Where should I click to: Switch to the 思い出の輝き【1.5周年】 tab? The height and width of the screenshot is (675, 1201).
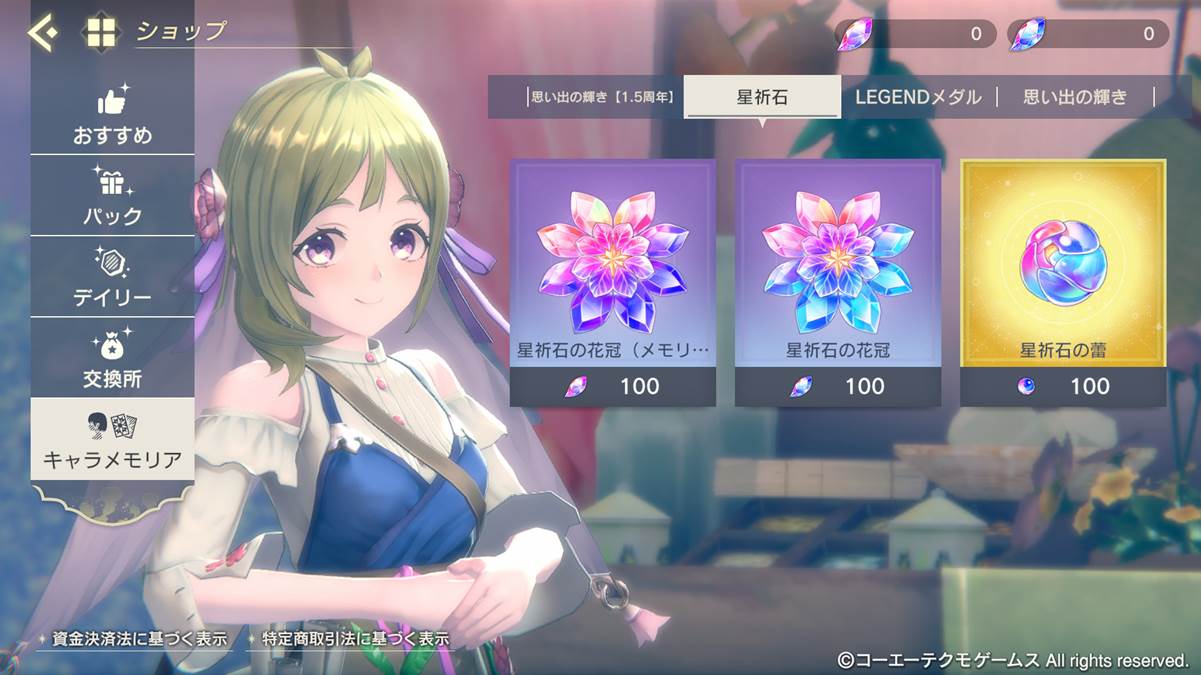(x=601, y=98)
